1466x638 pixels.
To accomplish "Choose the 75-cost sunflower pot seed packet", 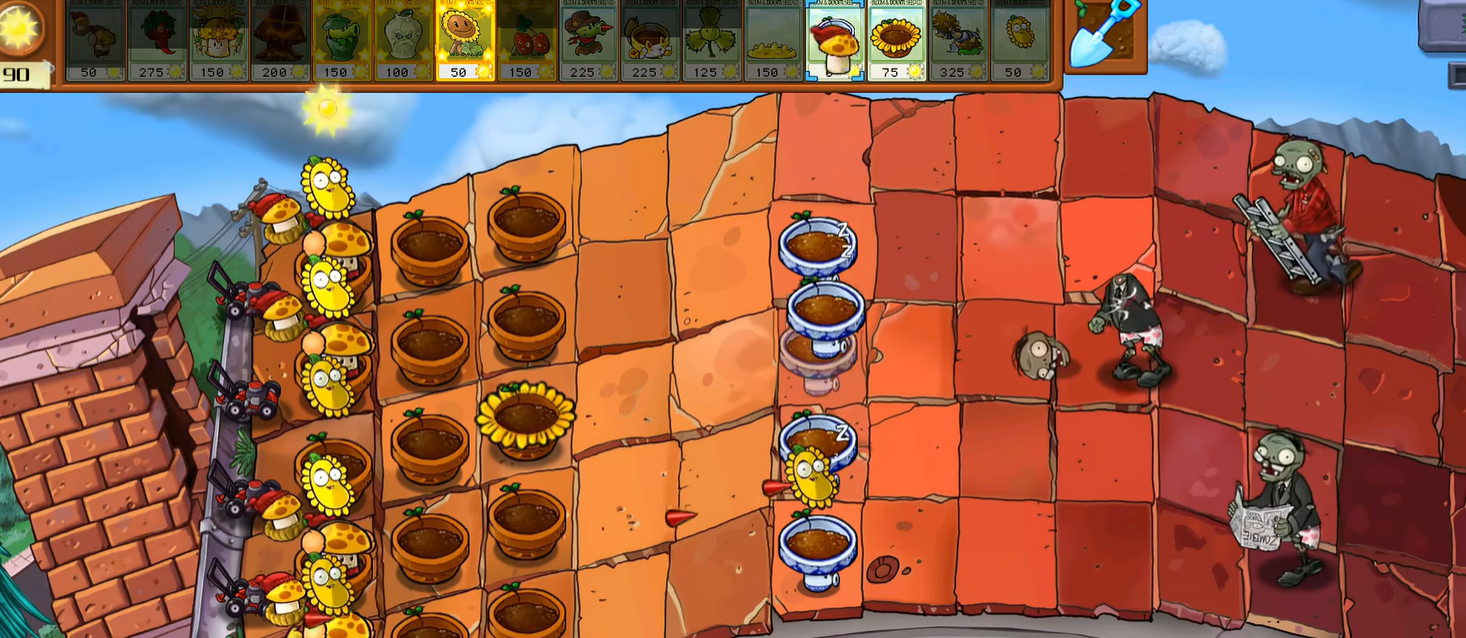I will [x=897, y=40].
